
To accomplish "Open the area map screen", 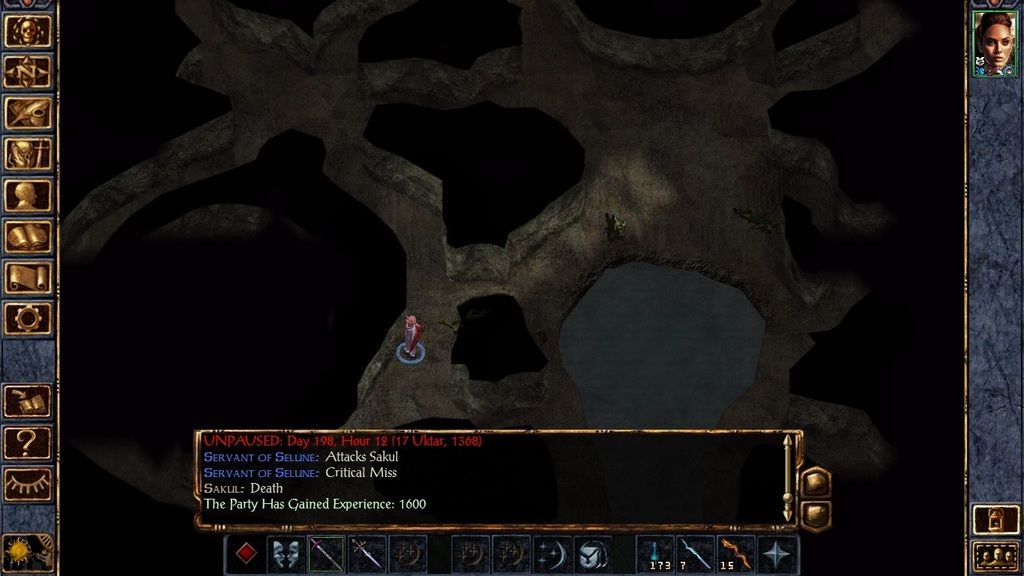I will pos(28,71).
